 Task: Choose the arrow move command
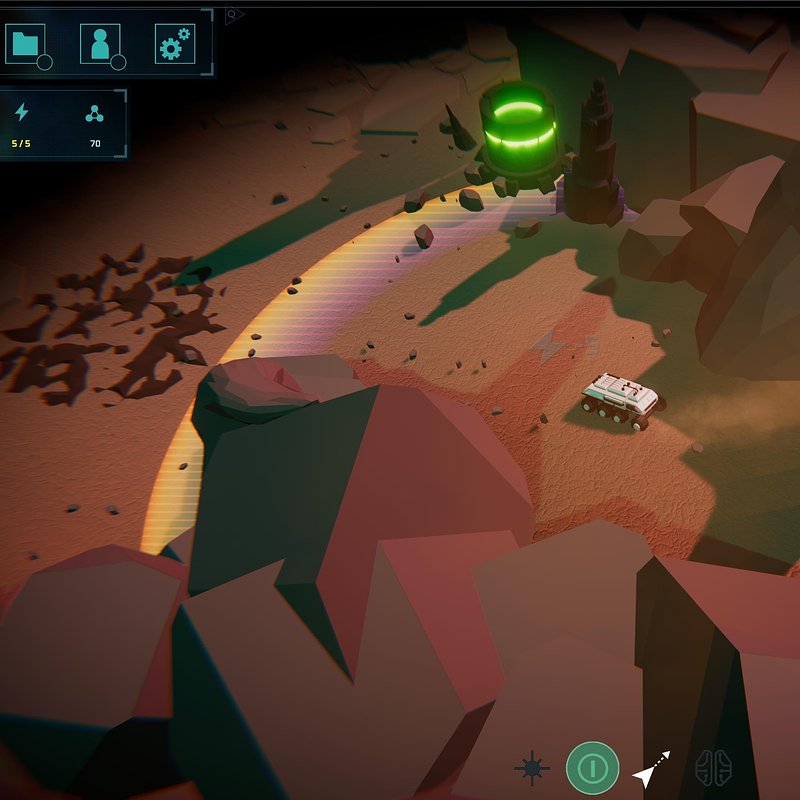click(x=651, y=769)
